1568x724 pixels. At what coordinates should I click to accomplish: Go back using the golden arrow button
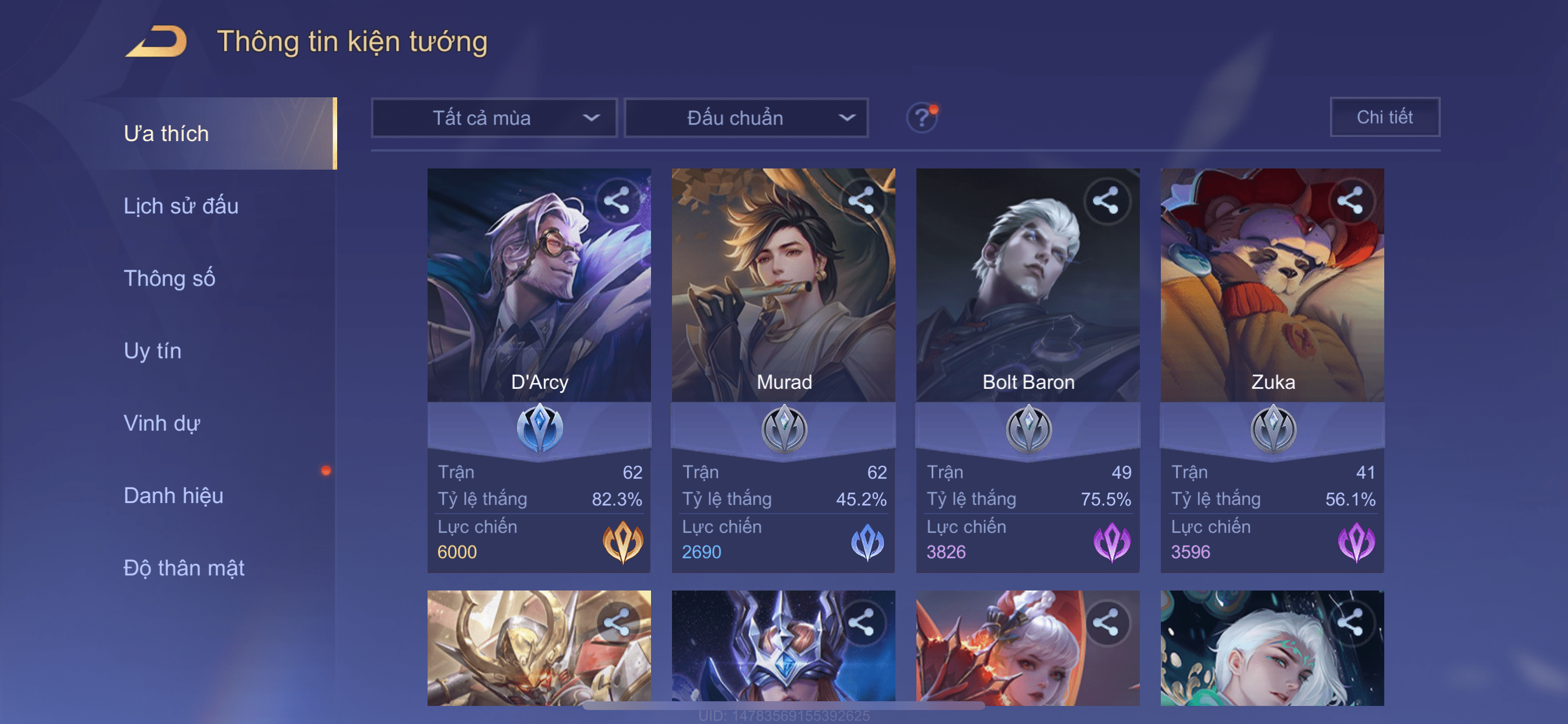[157, 41]
